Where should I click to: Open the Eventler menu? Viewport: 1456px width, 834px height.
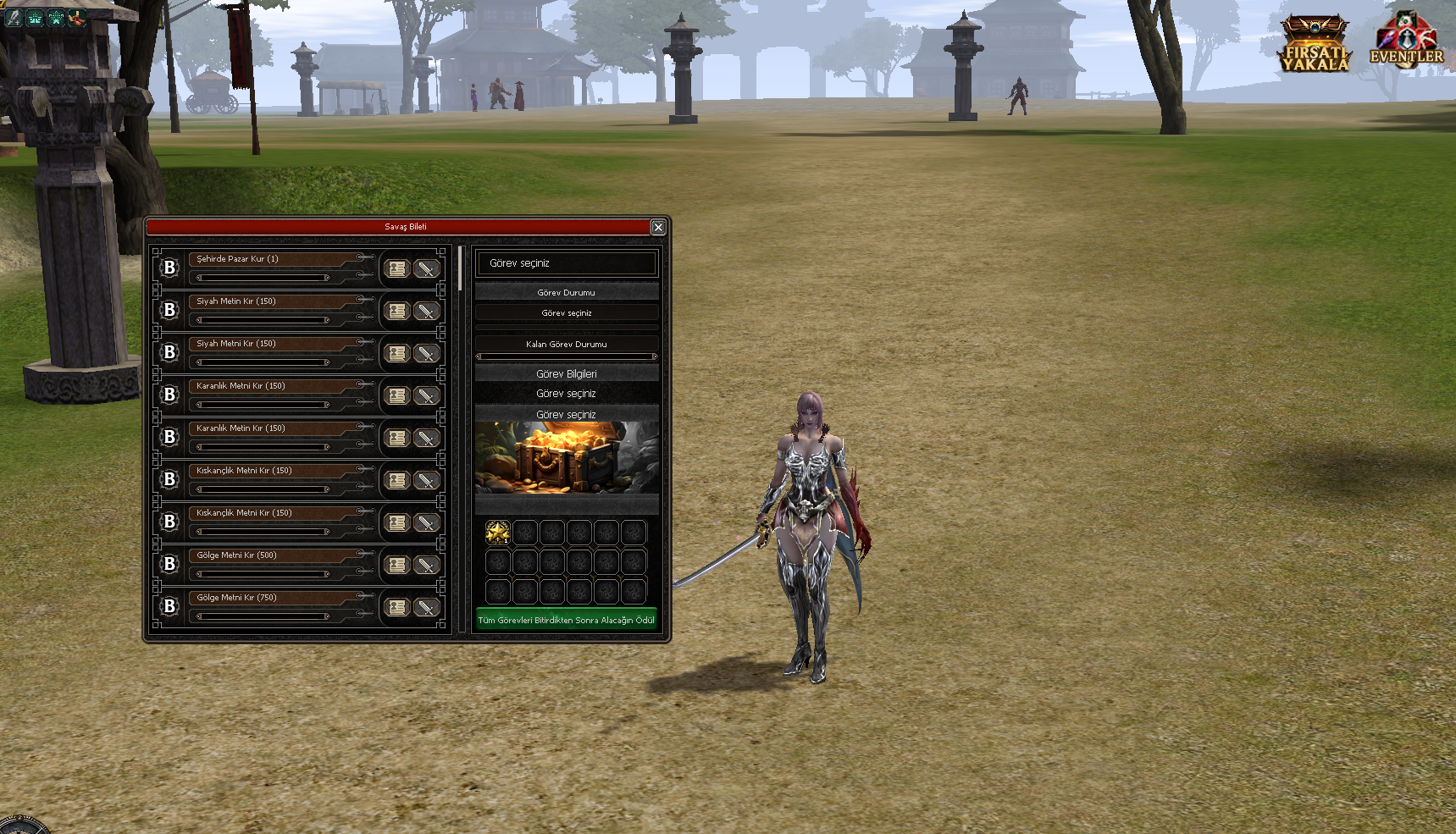click(1406, 41)
